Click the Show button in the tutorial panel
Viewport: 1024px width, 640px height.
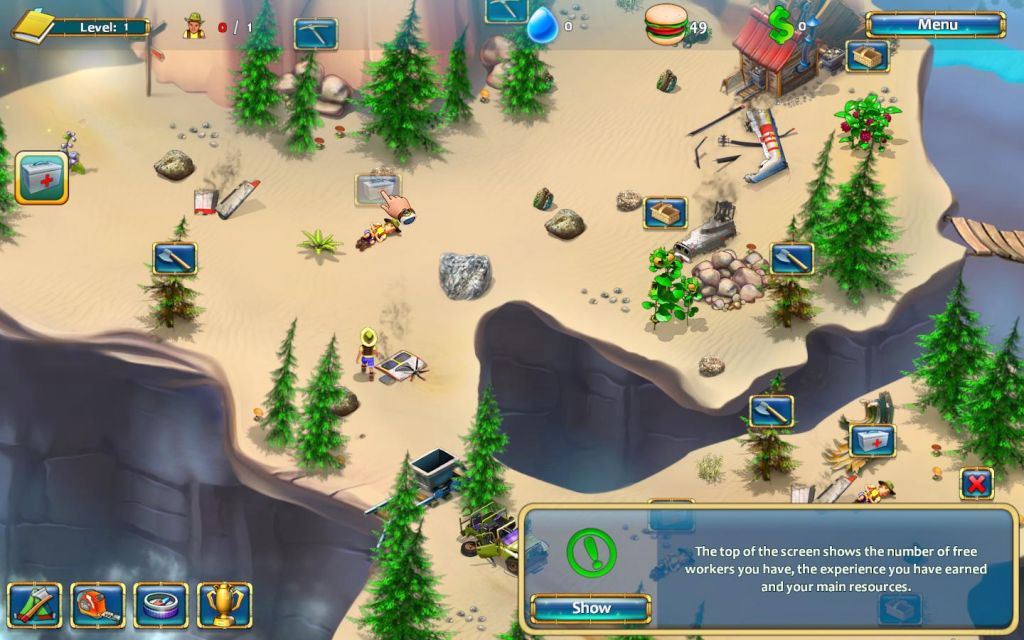[591, 608]
